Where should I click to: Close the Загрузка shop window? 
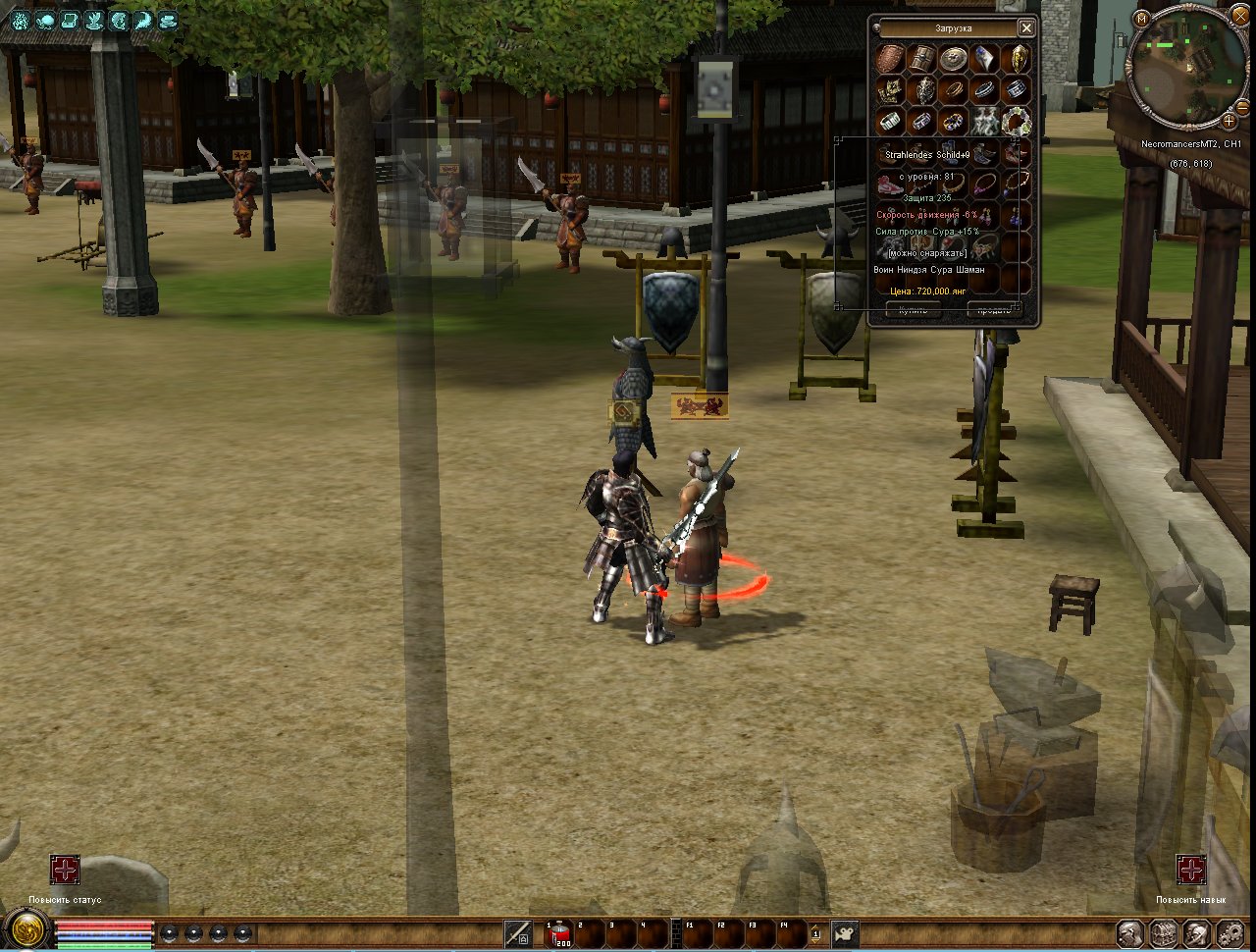[1025, 27]
